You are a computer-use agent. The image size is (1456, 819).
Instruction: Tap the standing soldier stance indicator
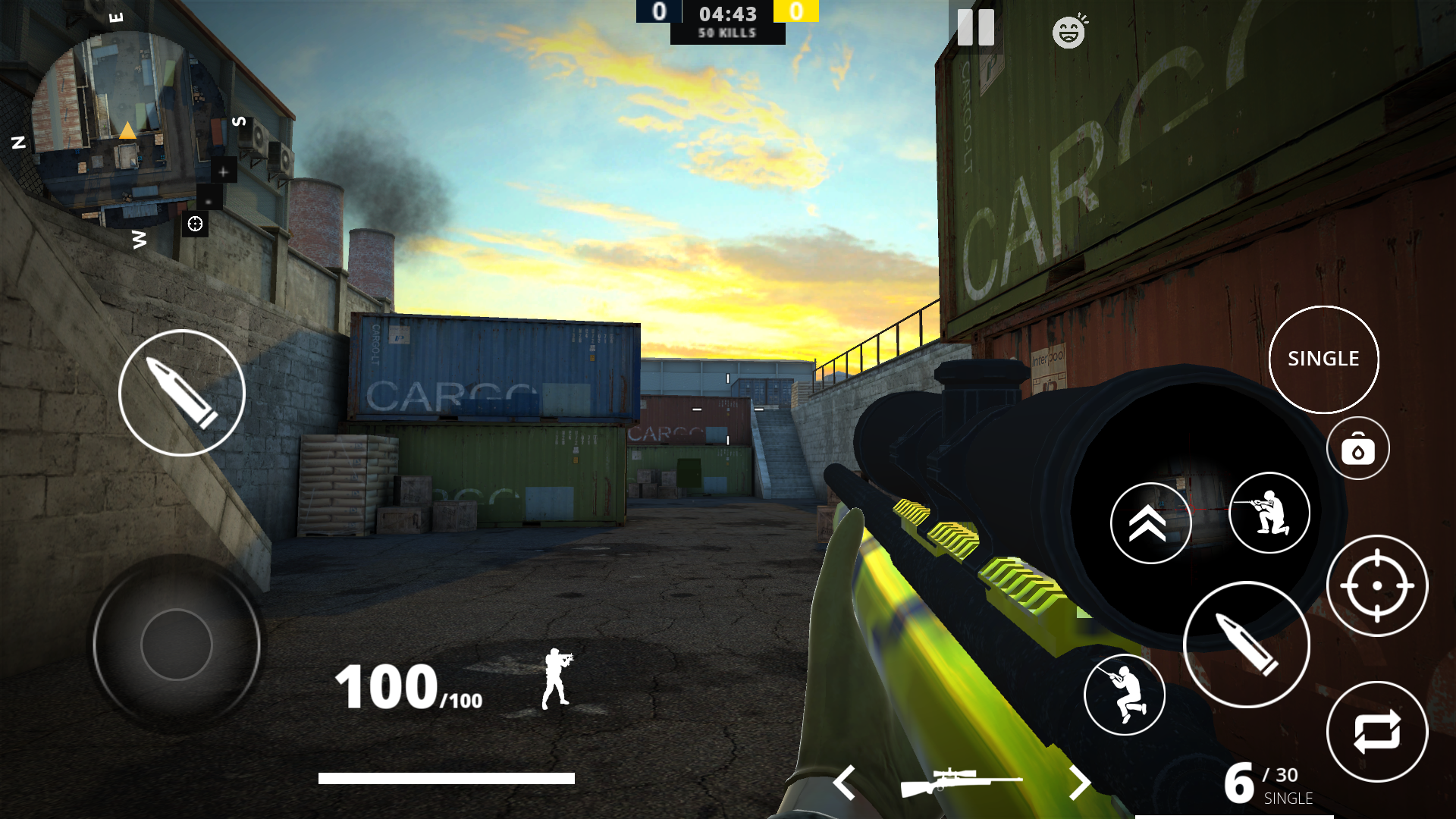[557, 679]
